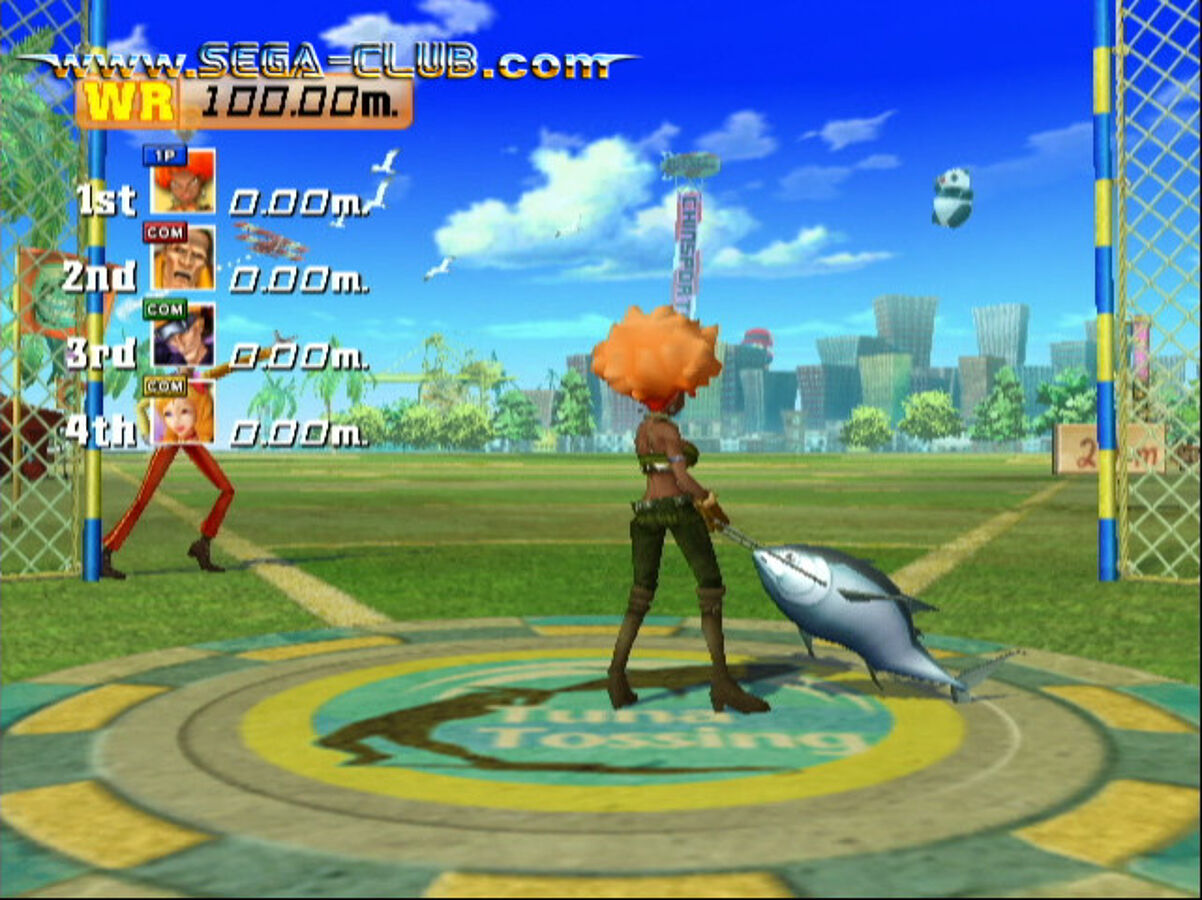The image size is (1202, 900).
Task: Click the www.SEGA-CLUB.com watermark
Action: [330, 62]
